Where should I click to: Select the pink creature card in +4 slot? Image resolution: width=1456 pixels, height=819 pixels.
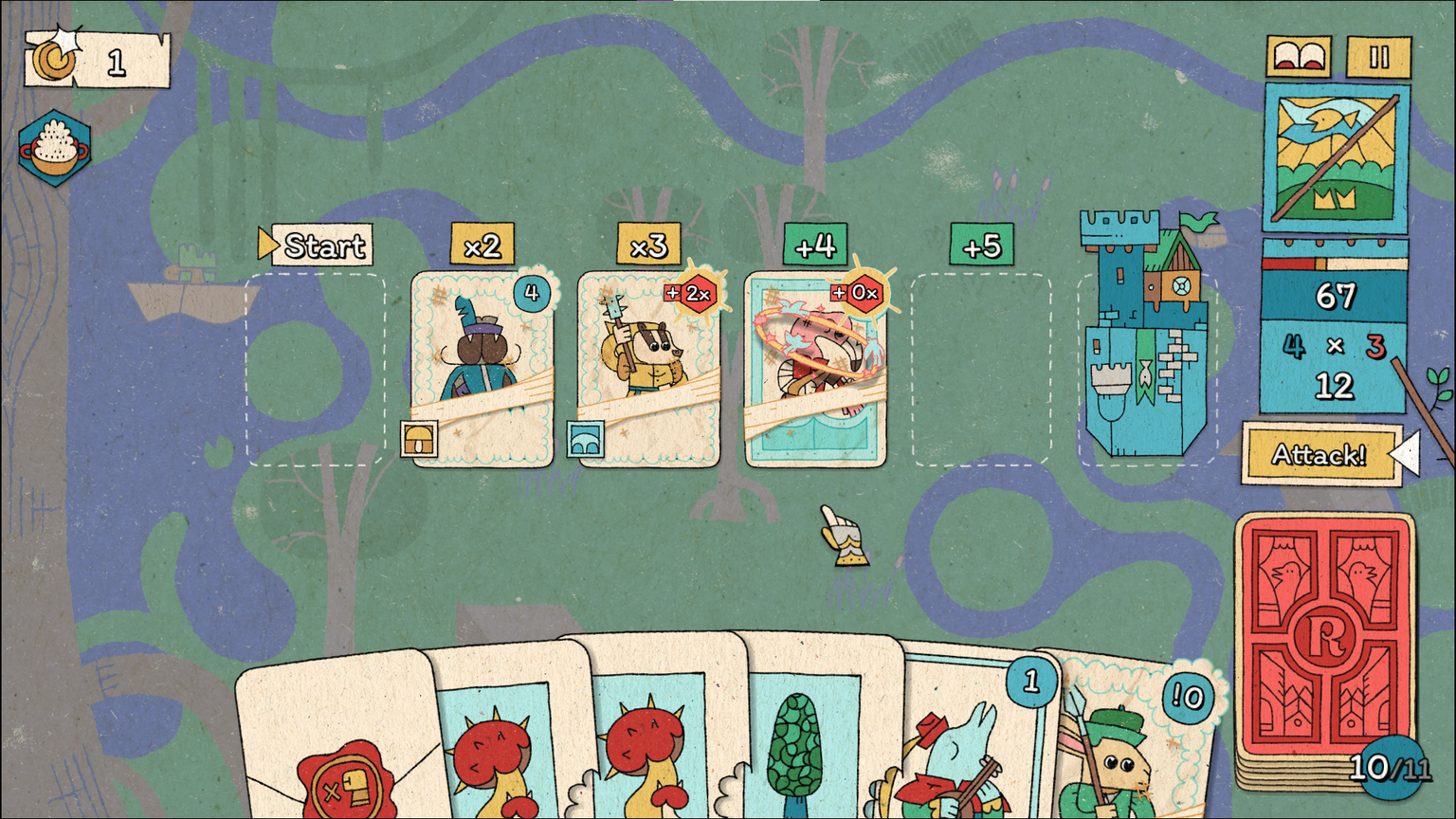[815, 370]
